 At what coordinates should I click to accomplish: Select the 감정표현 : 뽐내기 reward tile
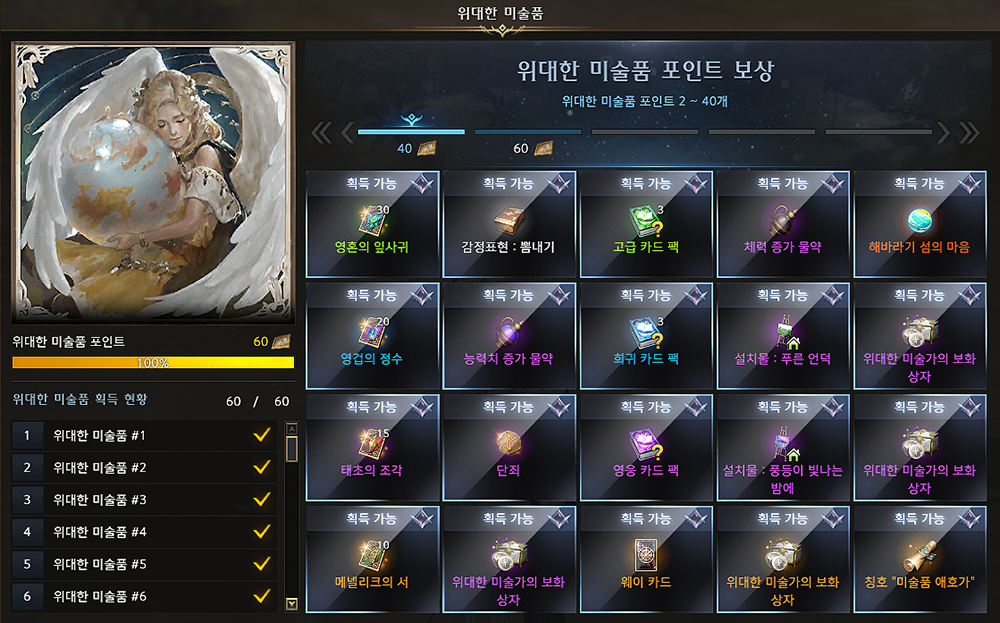coord(508,224)
